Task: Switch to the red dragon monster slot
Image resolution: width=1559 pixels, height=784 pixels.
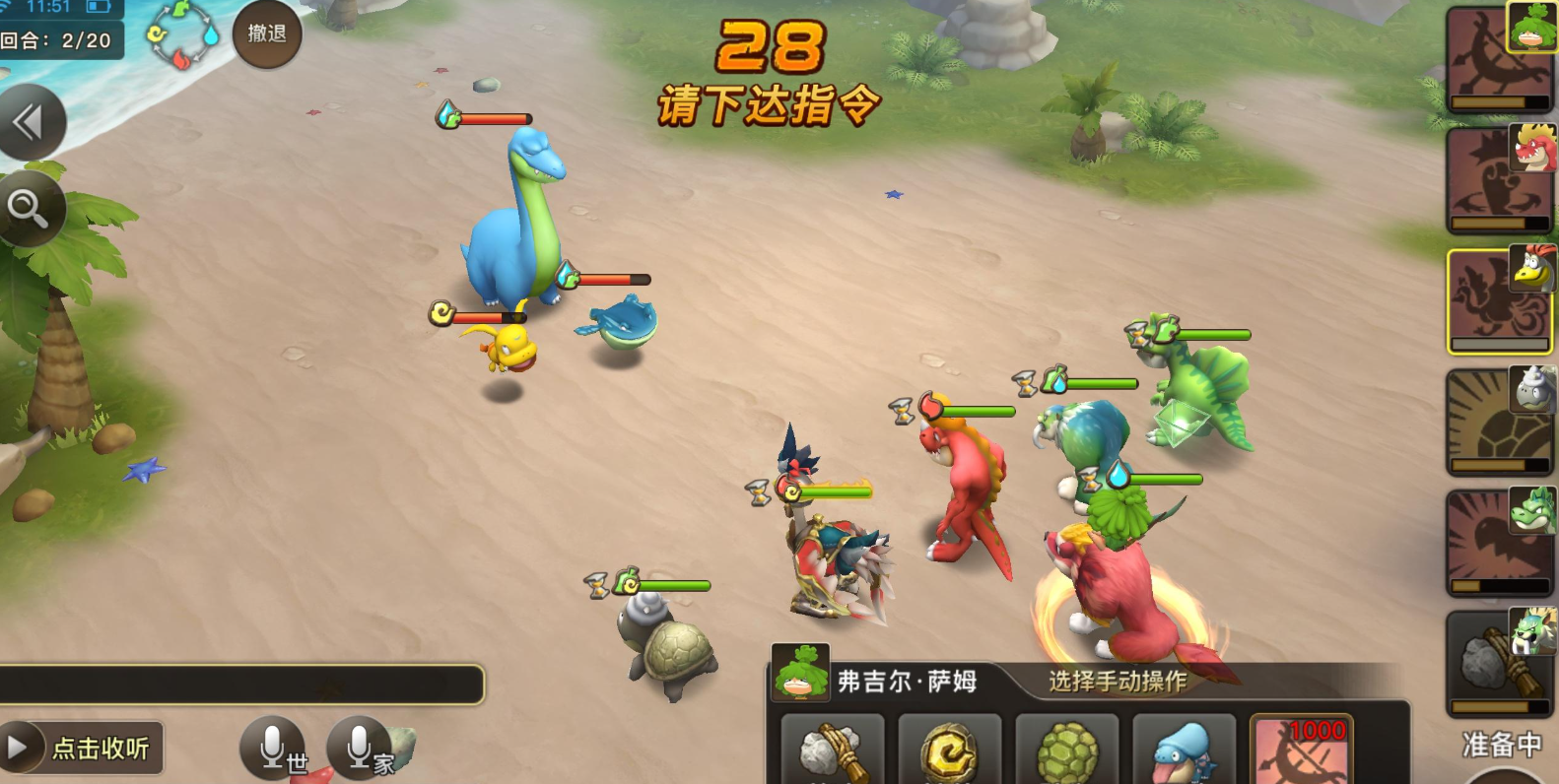Action: point(1500,177)
